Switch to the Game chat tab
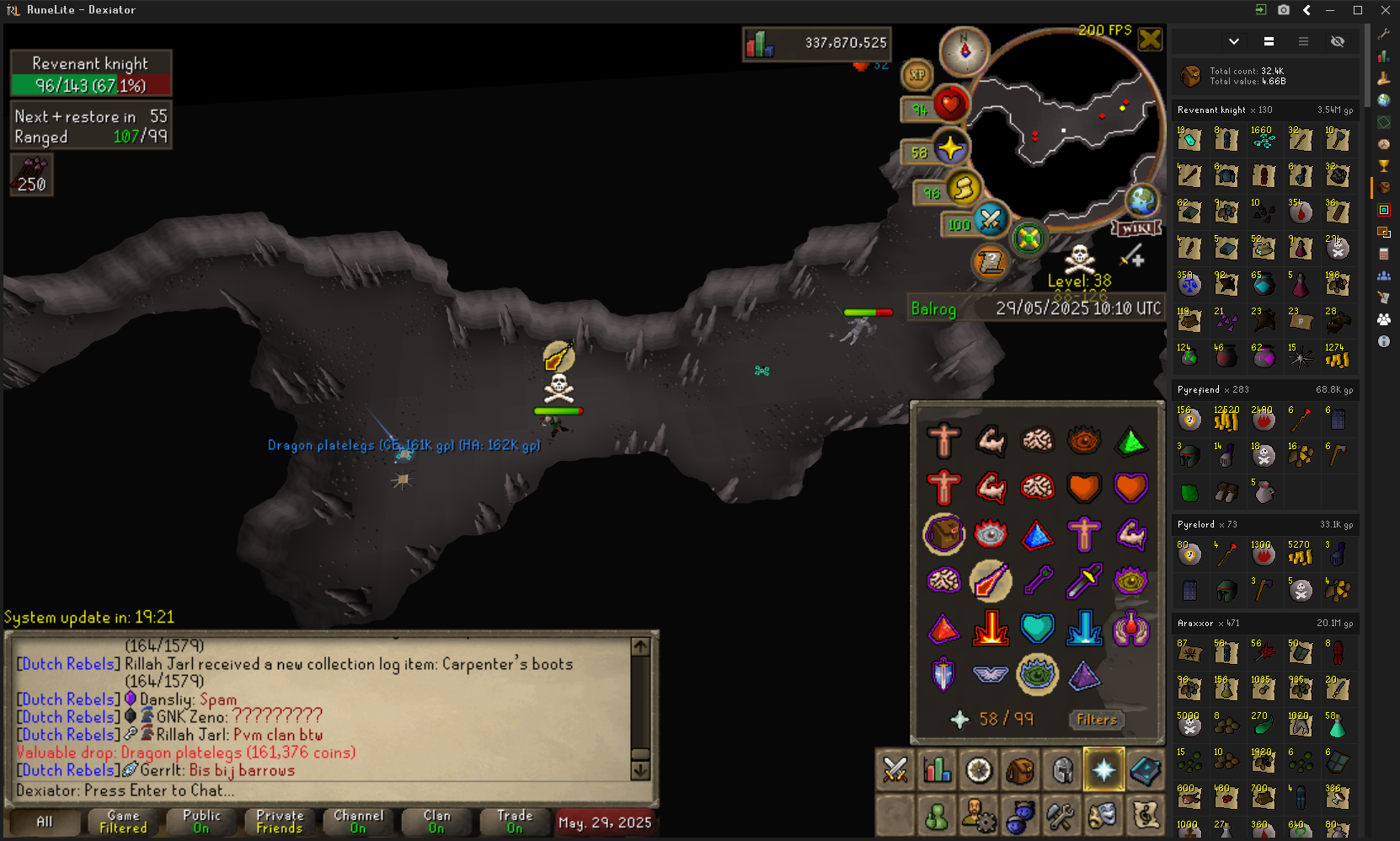The width and height of the screenshot is (1400, 841). (x=123, y=822)
